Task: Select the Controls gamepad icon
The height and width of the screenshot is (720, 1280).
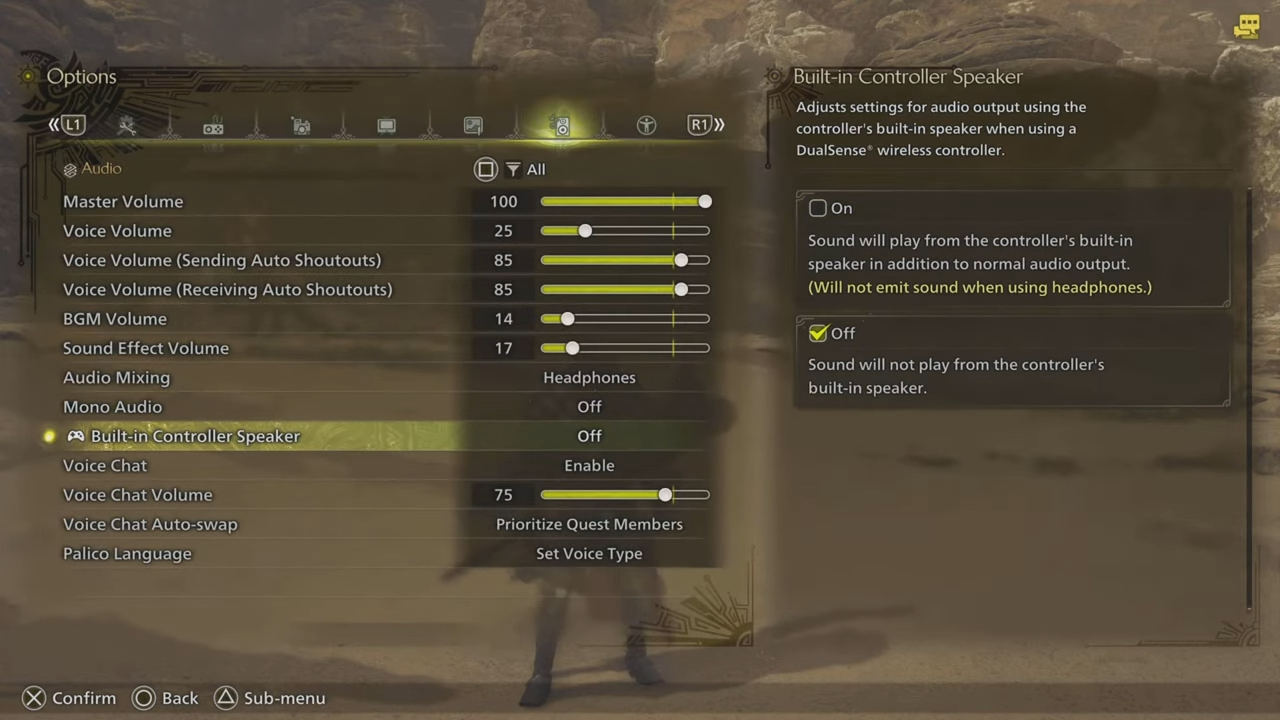Action: coord(213,125)
